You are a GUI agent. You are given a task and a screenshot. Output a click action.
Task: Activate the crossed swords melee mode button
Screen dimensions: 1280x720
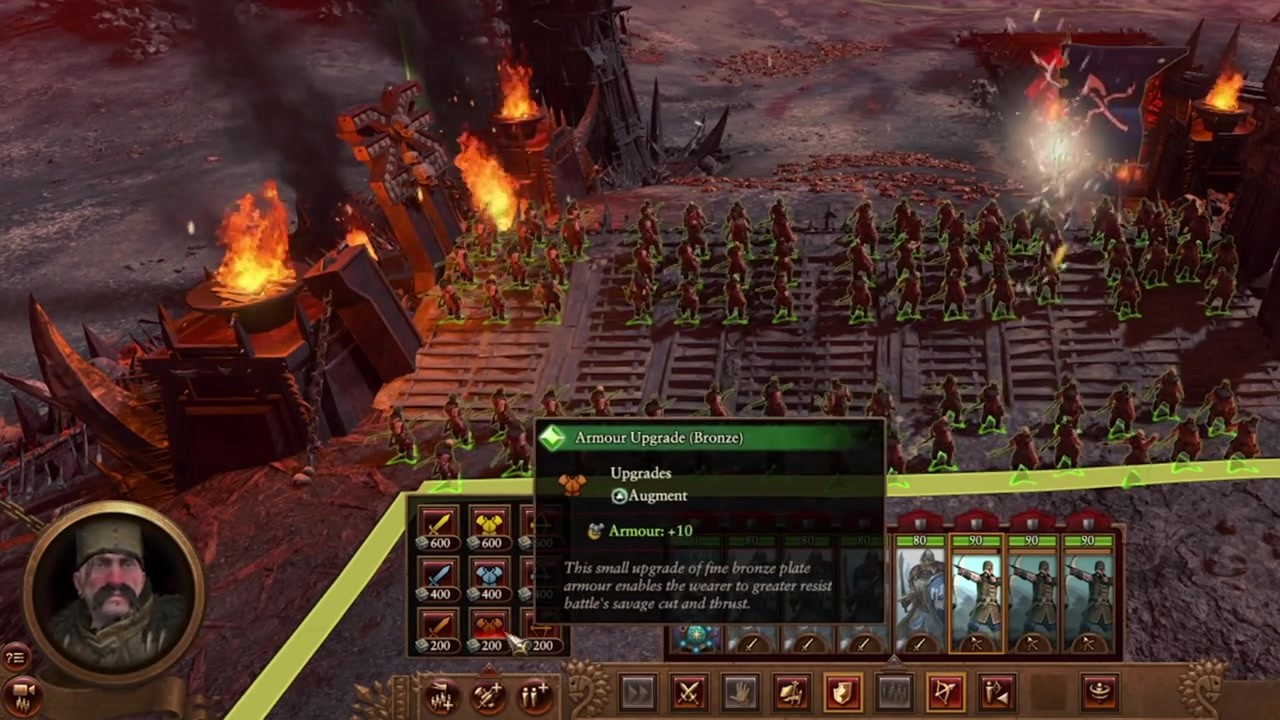(689, 692)
